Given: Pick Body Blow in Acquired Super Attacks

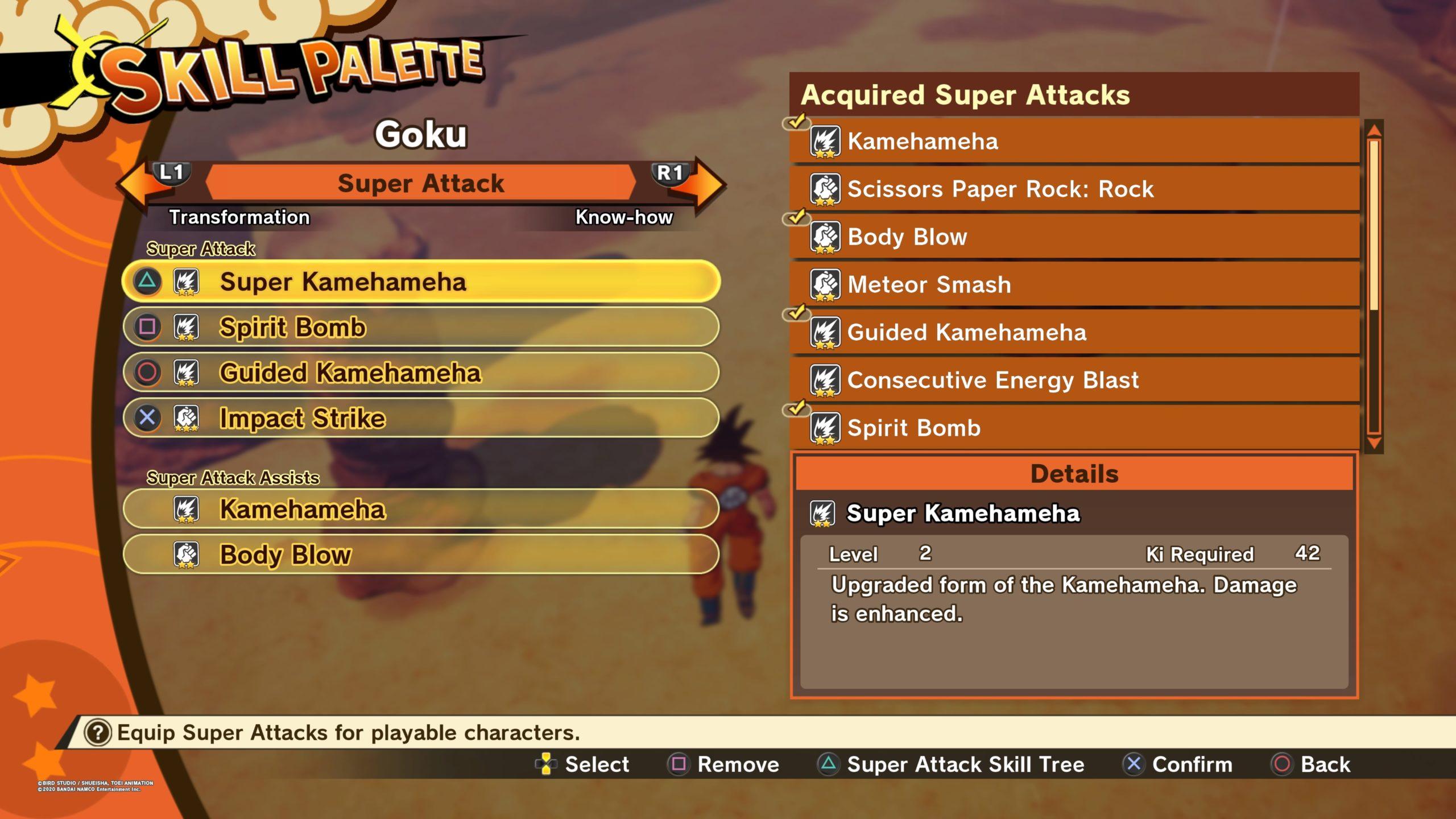Looking at the screenshot, I should point(1074,237).
